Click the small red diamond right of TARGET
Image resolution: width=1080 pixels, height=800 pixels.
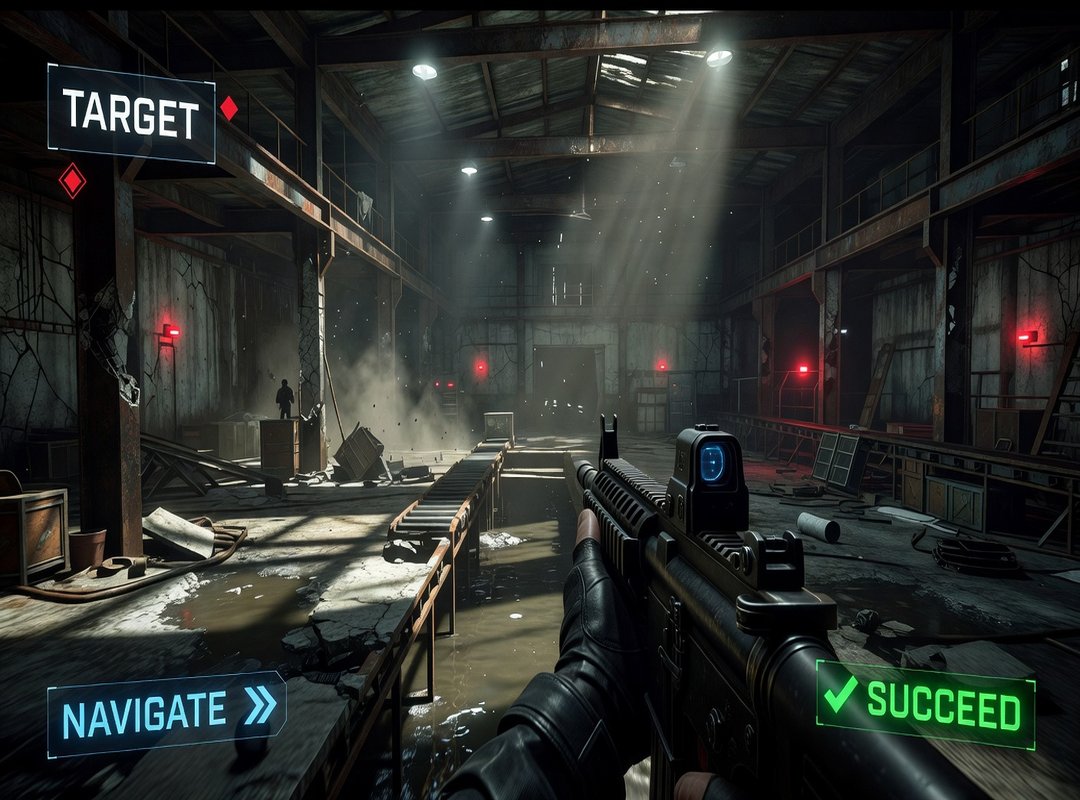229,108
